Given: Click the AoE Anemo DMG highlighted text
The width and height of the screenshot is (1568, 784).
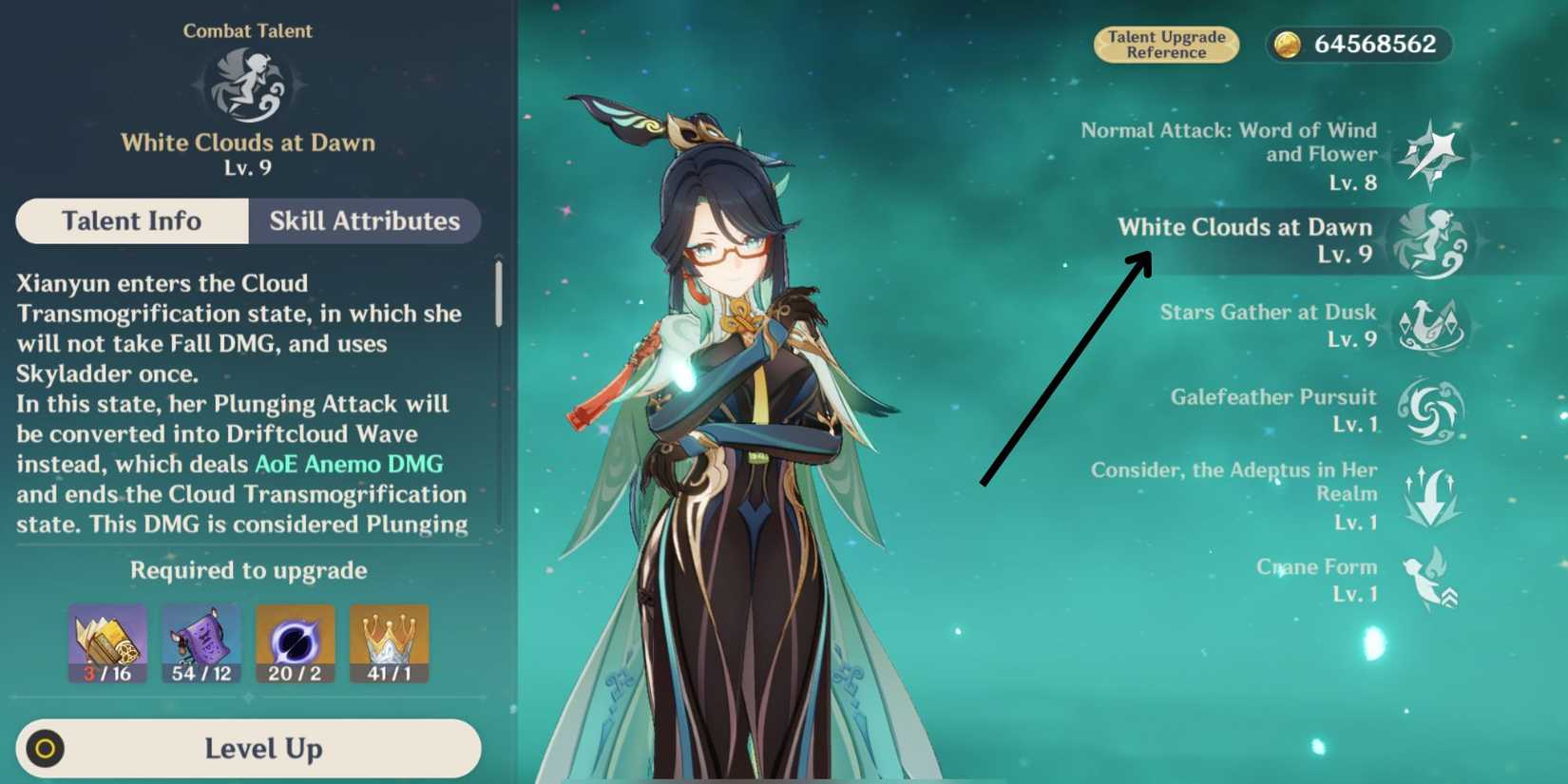Looking at the screenshot, I should 348,464.
